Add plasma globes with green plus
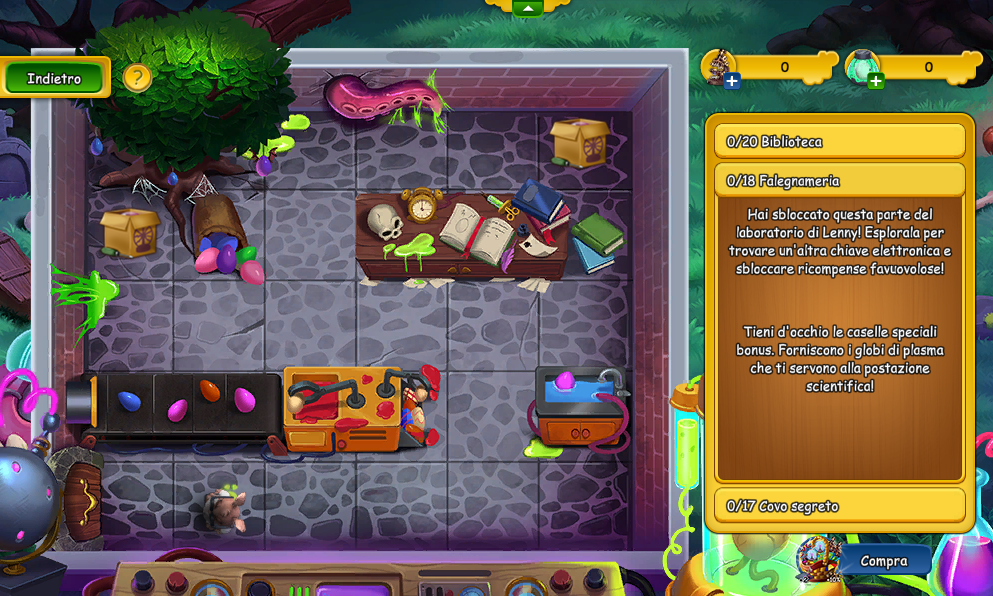993x596 pixels. point(876,81)
